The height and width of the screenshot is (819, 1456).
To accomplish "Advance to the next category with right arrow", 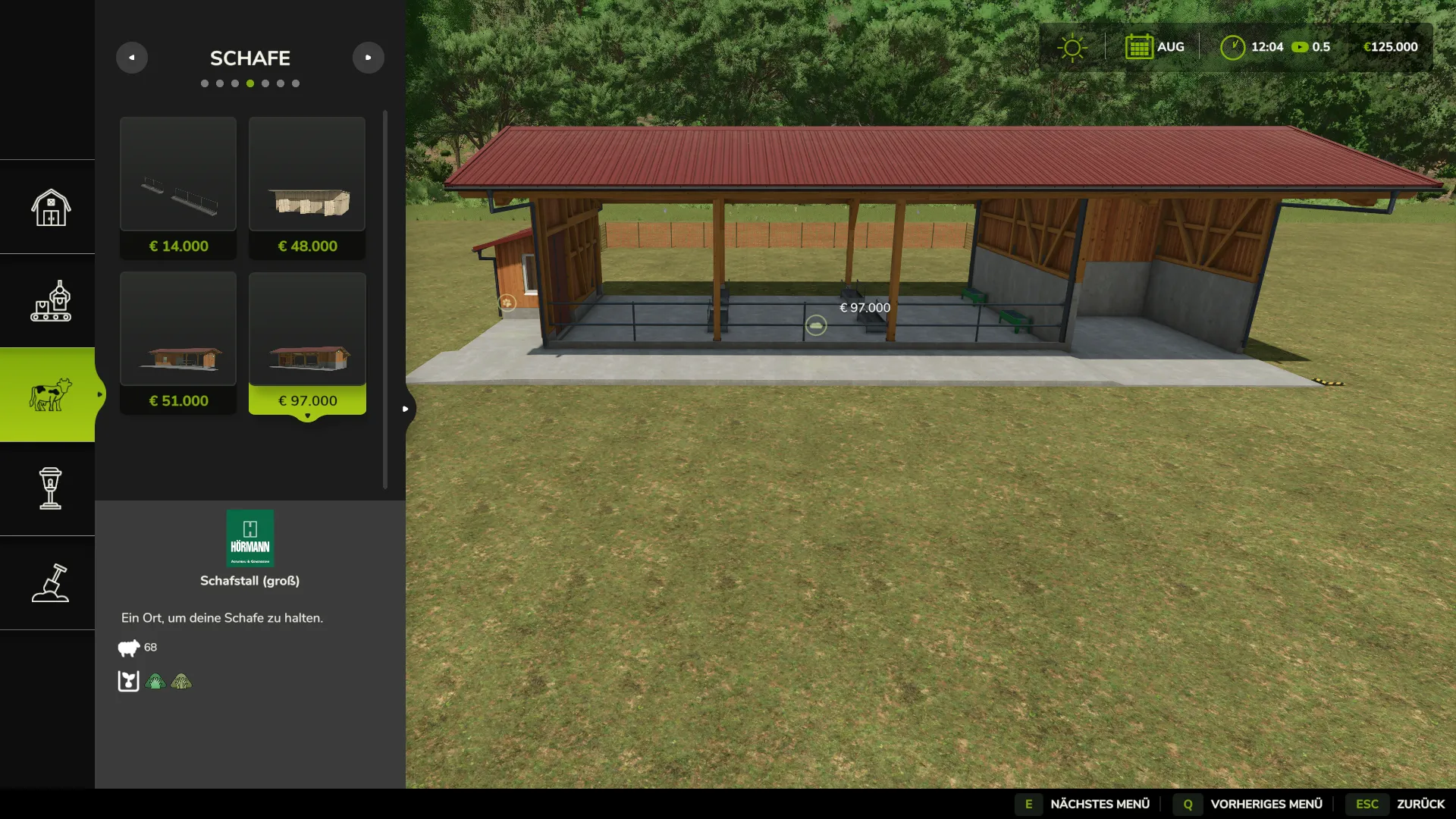I will point(369,58).
